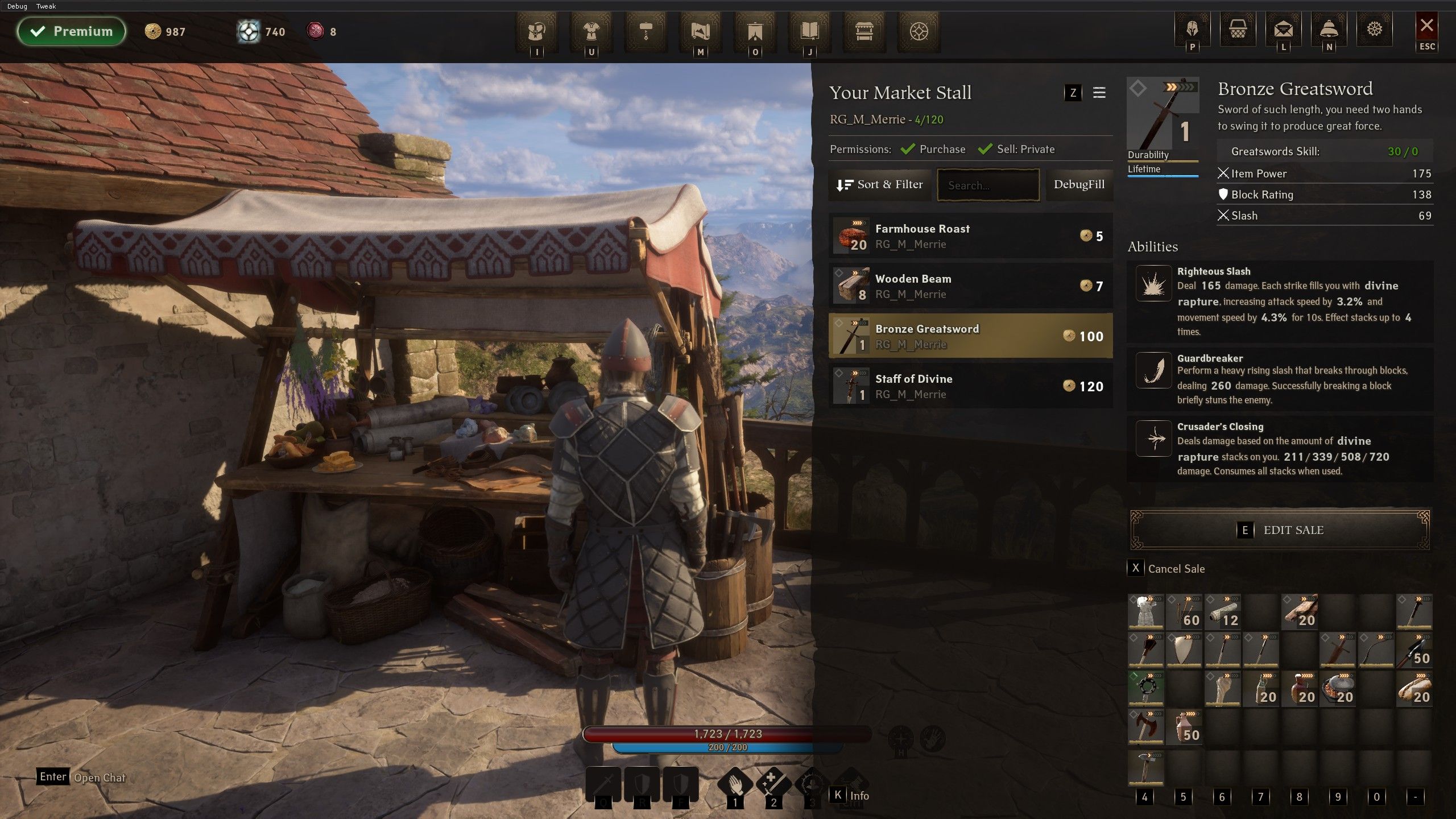The image size is (1456, 819).
Task: Select the Farmhouse Roast listing
Action: point(970,236)
